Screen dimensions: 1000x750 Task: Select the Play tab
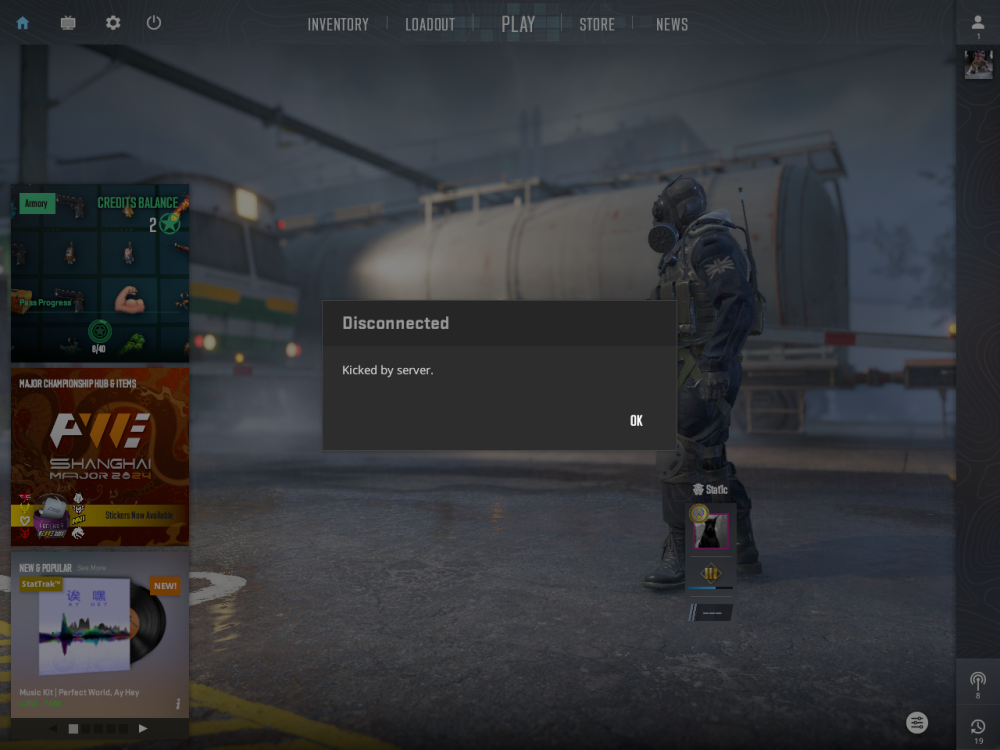[518, 25]
